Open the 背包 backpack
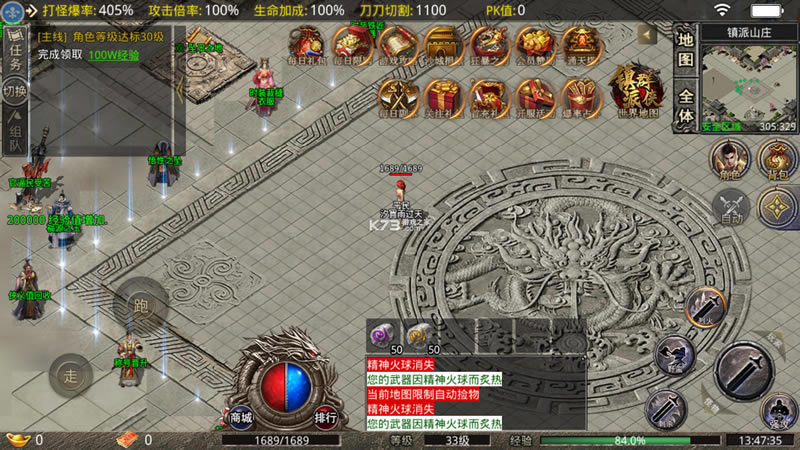Screen dimensions: 800x450 click(777, 160)
